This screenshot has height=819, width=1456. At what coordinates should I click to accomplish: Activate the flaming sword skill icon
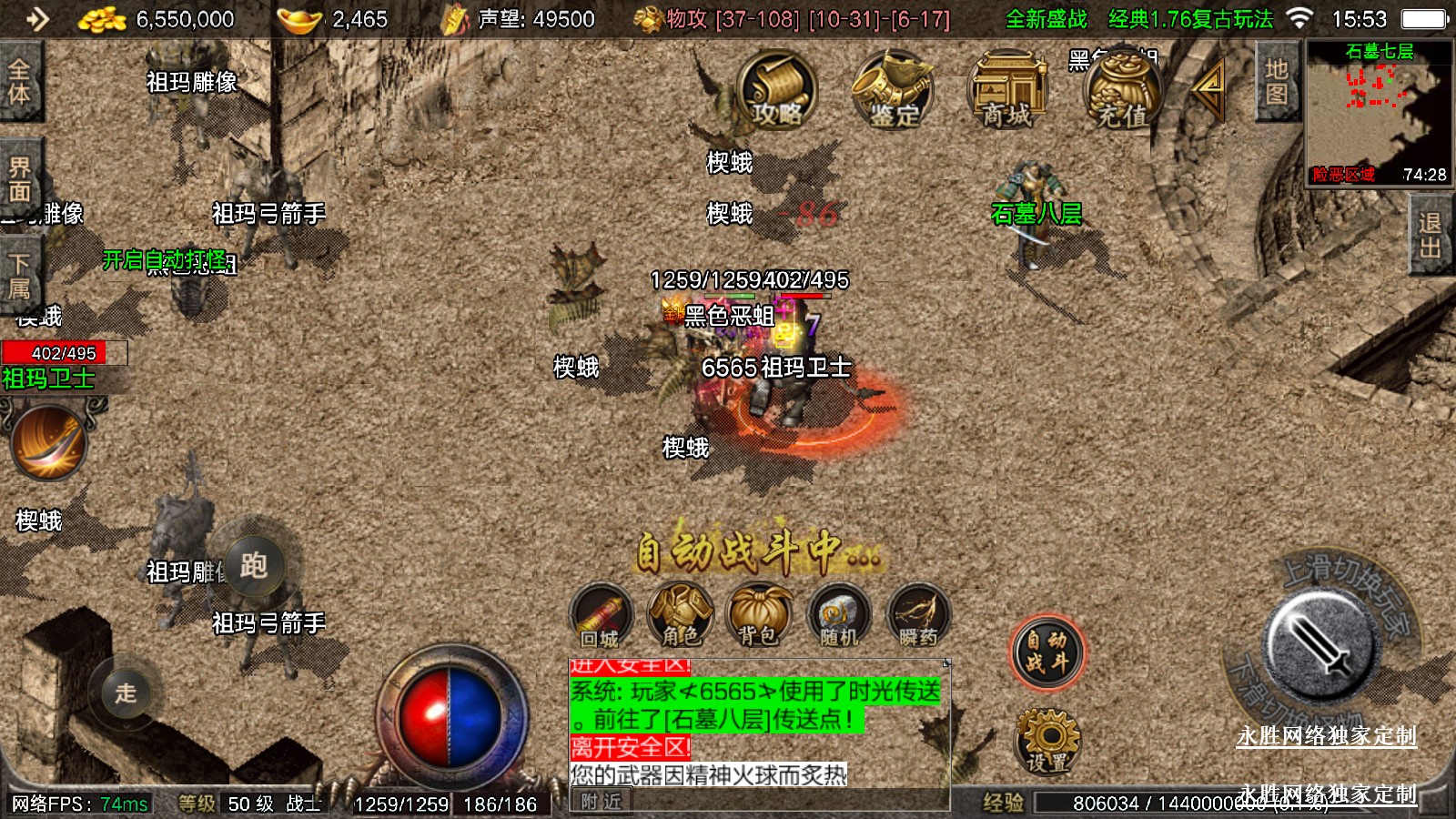coord(49,442)
